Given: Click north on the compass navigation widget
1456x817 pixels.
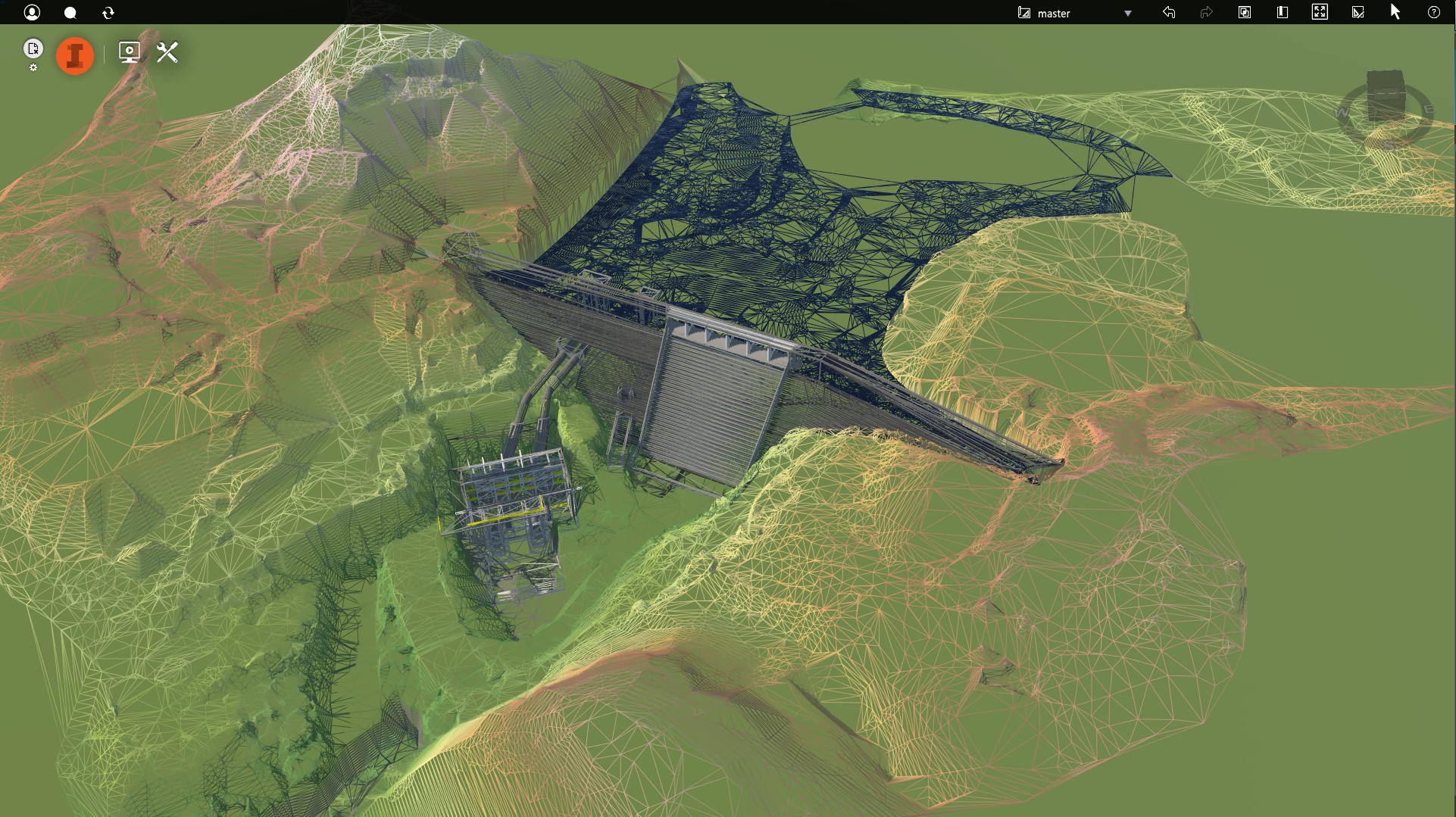Looking at the screenshot, I should (x=1386, y=80).
